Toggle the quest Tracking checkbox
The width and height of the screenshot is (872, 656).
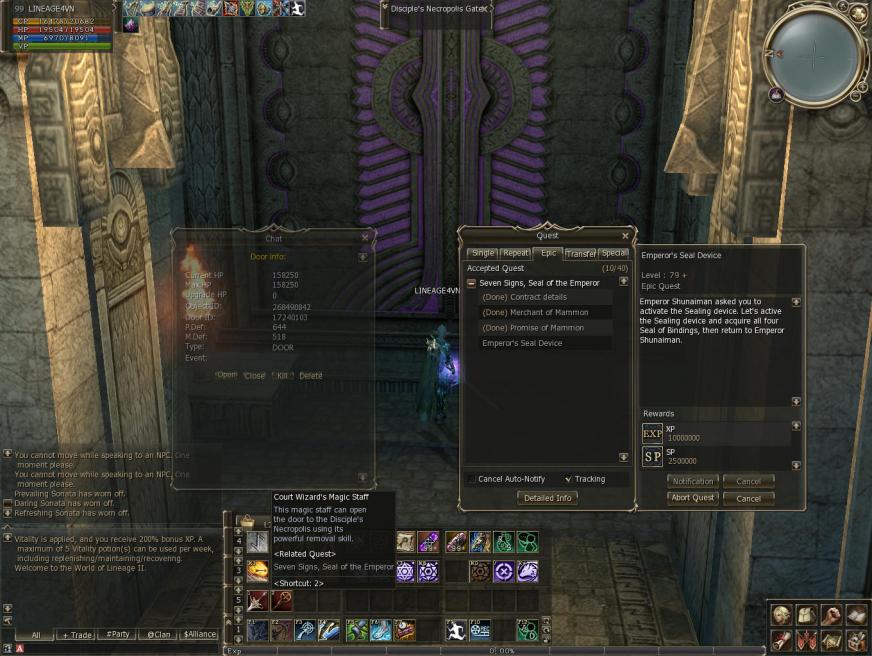pyautogui.click(x=568, y=479)
